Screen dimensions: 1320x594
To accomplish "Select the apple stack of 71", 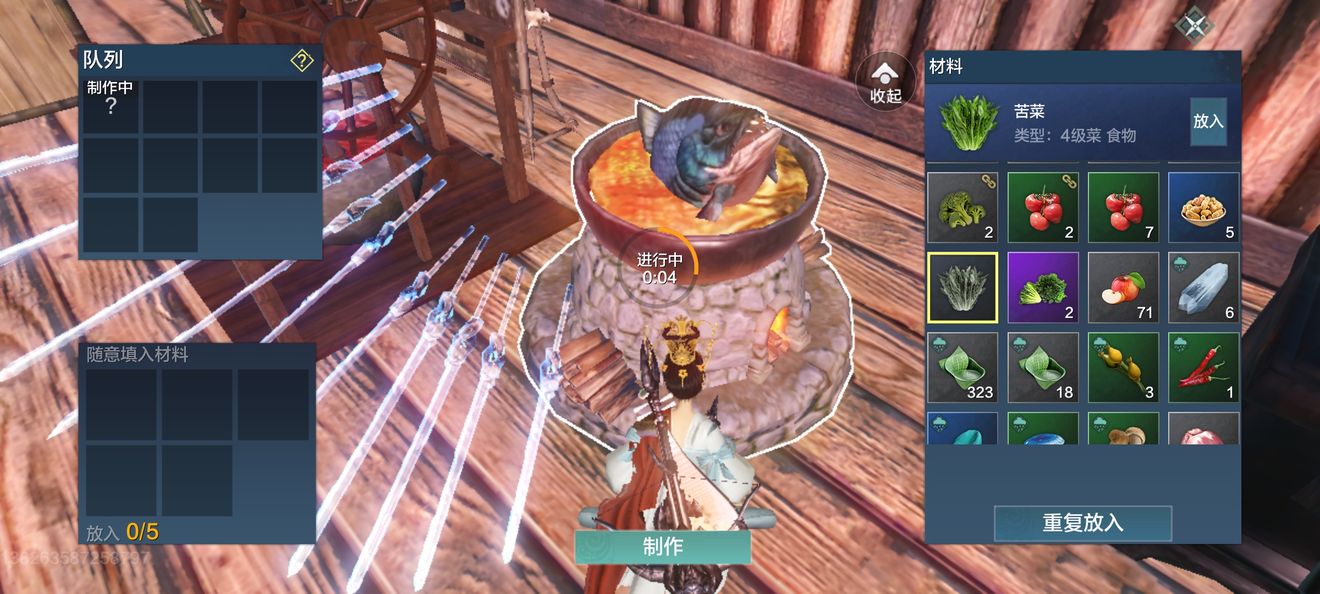I will click(1123, 287).
